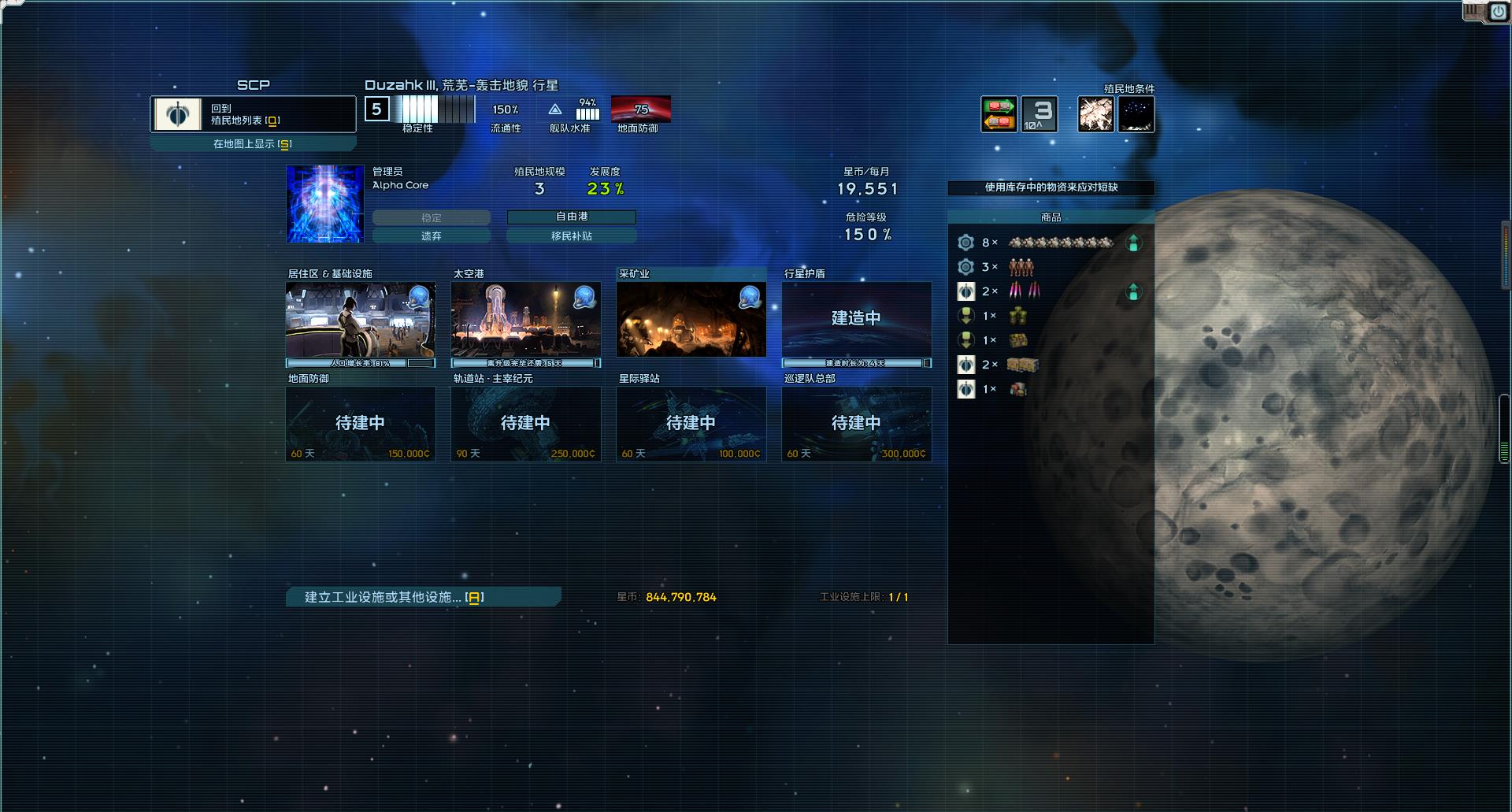1512x812 pixels.
Task: Enable 自由港 free port mode
Action: coord(573,217)
